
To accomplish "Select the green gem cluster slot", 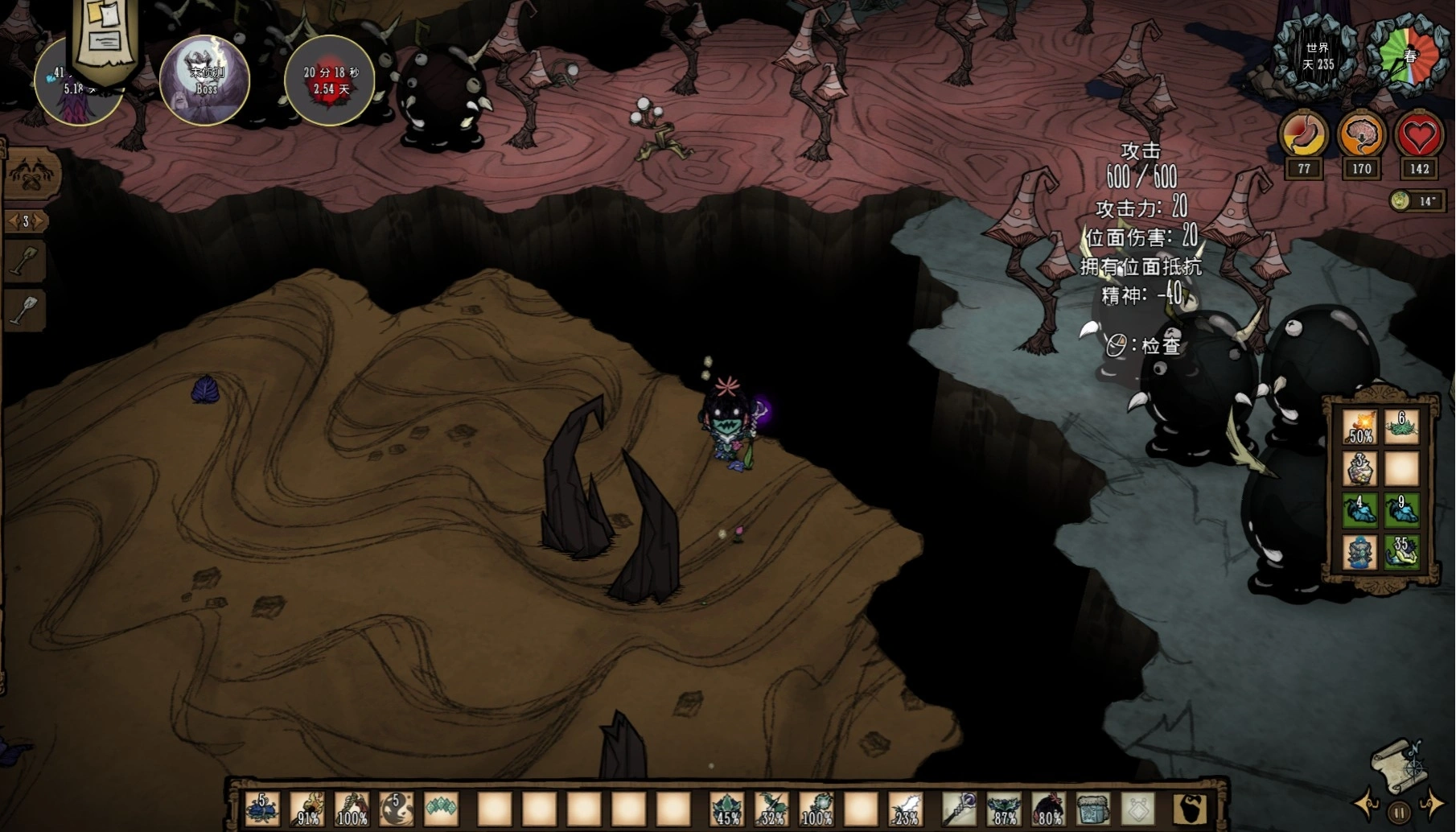I will click(441, 808).
